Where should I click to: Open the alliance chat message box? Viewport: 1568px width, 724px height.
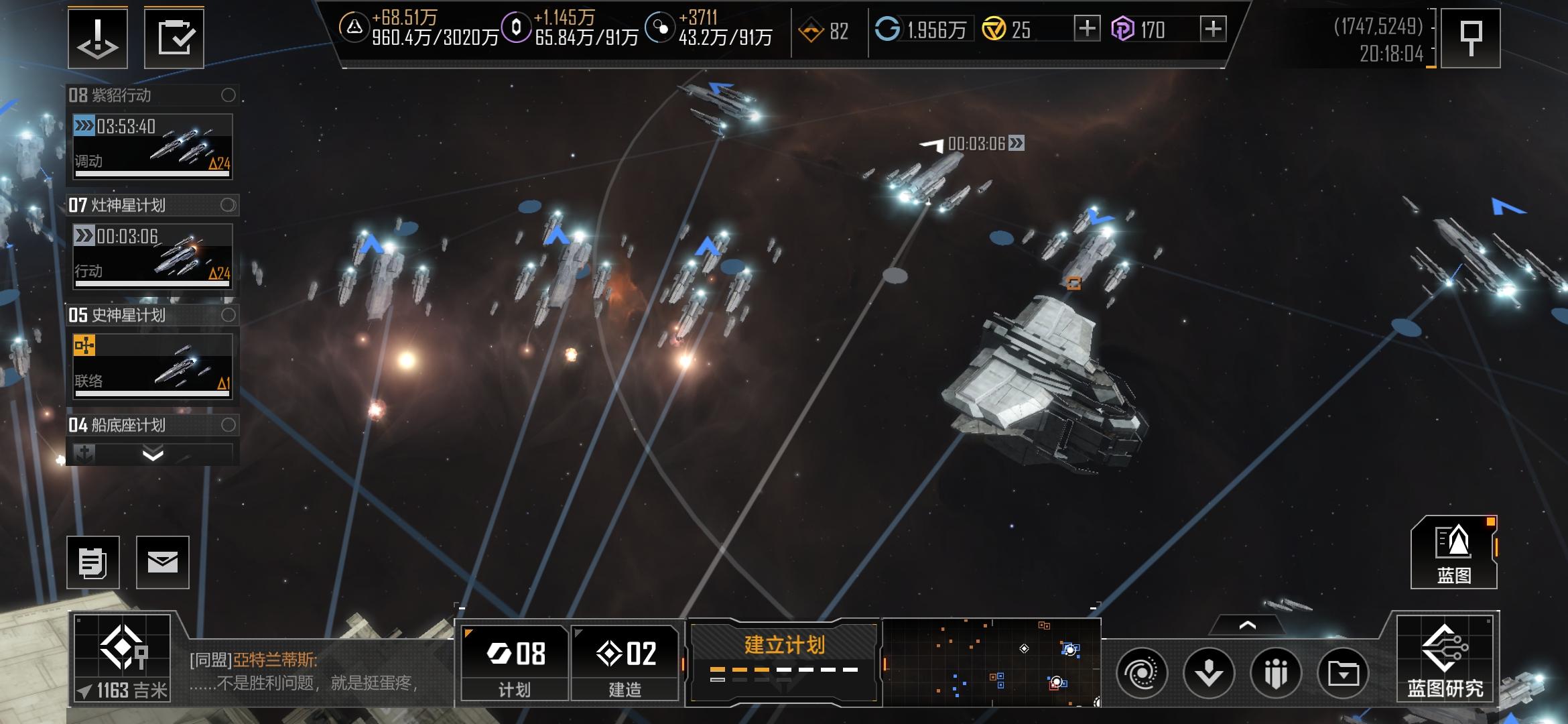pyautogui.click(x=315, y=672)
